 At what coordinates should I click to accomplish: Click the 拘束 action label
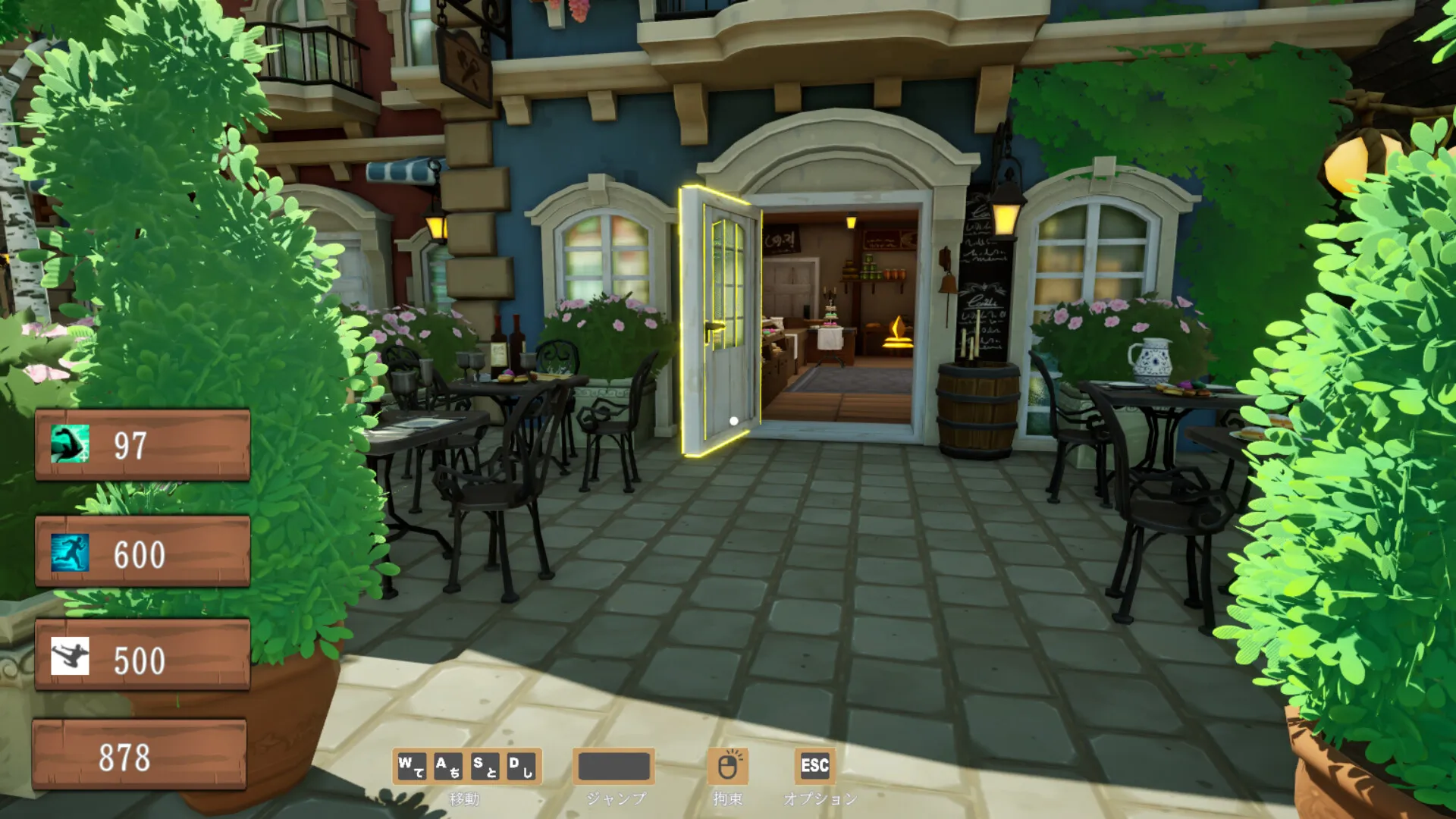pos(729,799)
